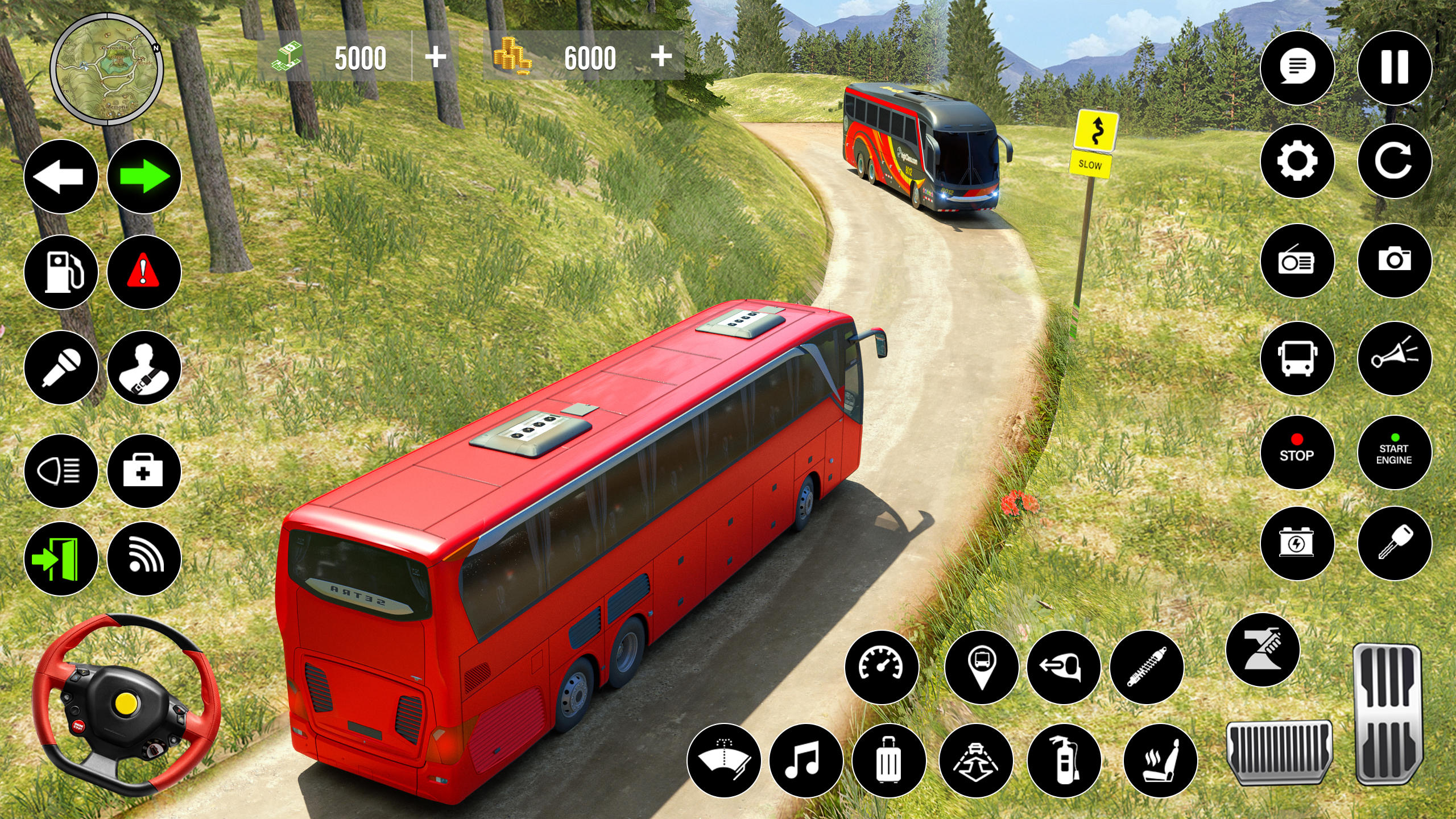Signal left with the white arrow

click(61, 177)
